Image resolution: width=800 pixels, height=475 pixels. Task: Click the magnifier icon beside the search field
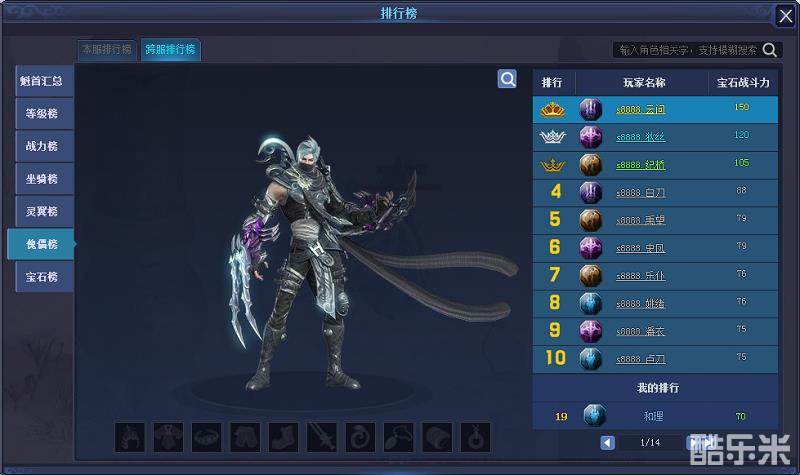click(770, 49)
